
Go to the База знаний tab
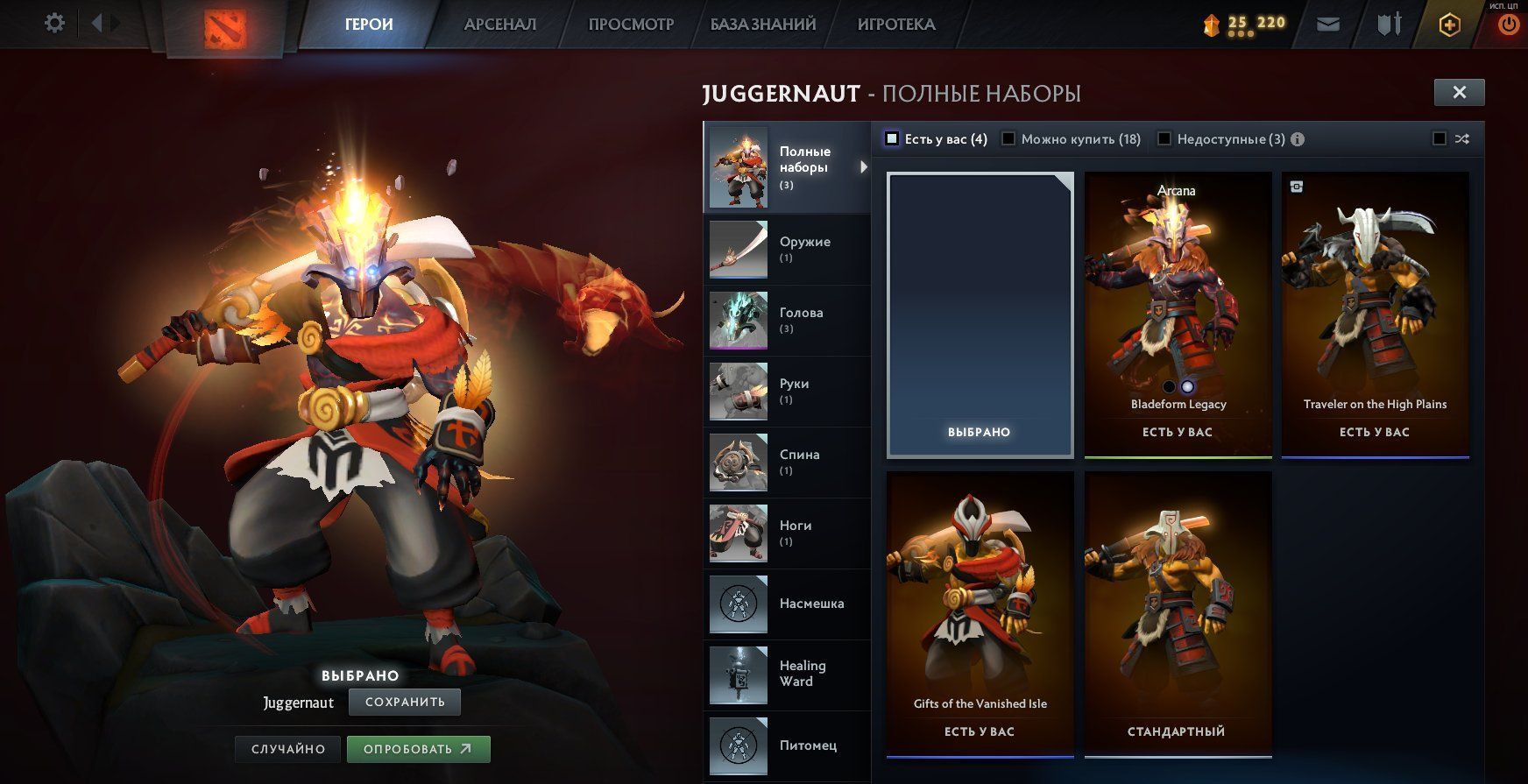[x=762, y=25]
